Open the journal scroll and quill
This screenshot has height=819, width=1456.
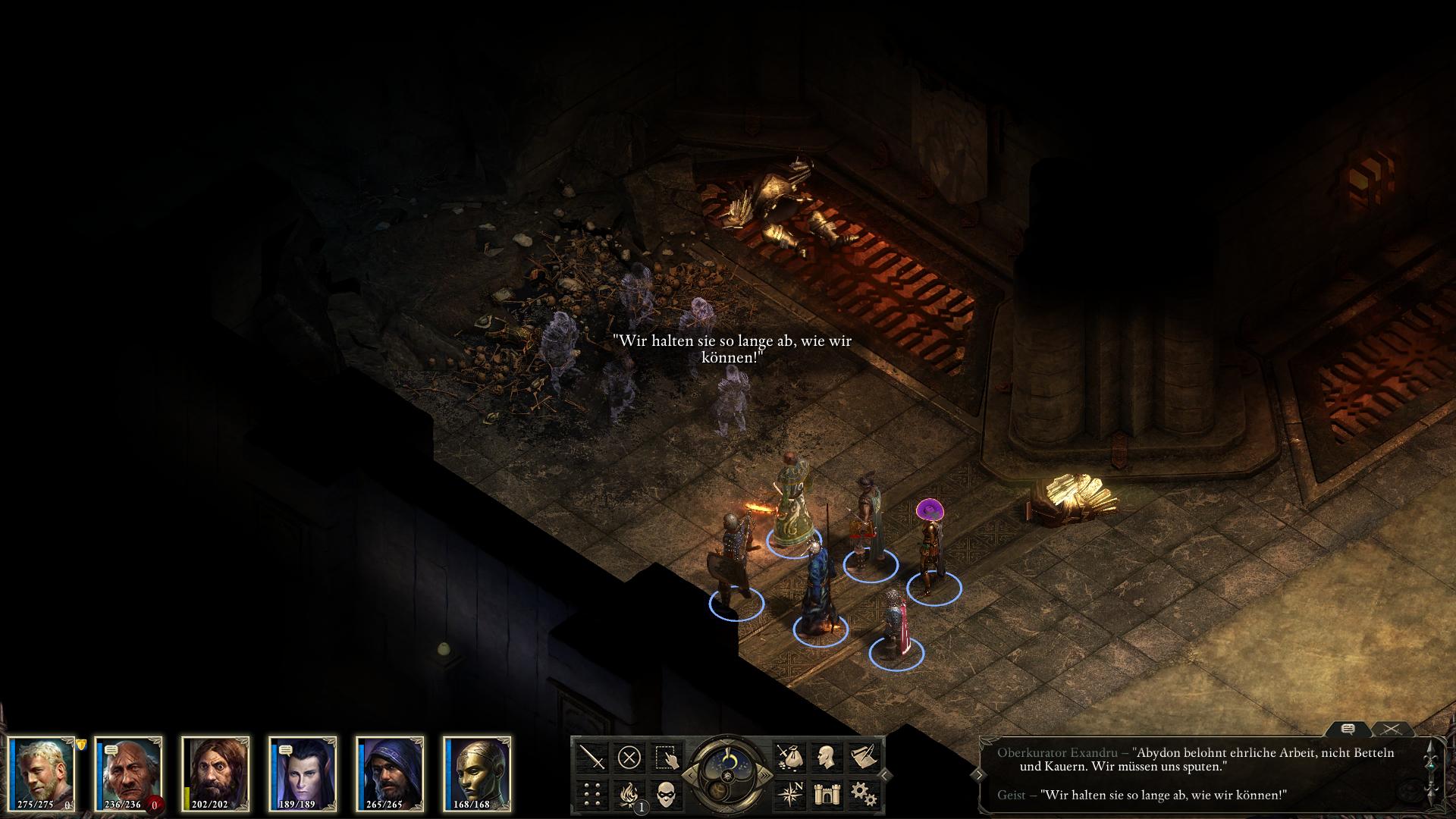tap(862, 757)
